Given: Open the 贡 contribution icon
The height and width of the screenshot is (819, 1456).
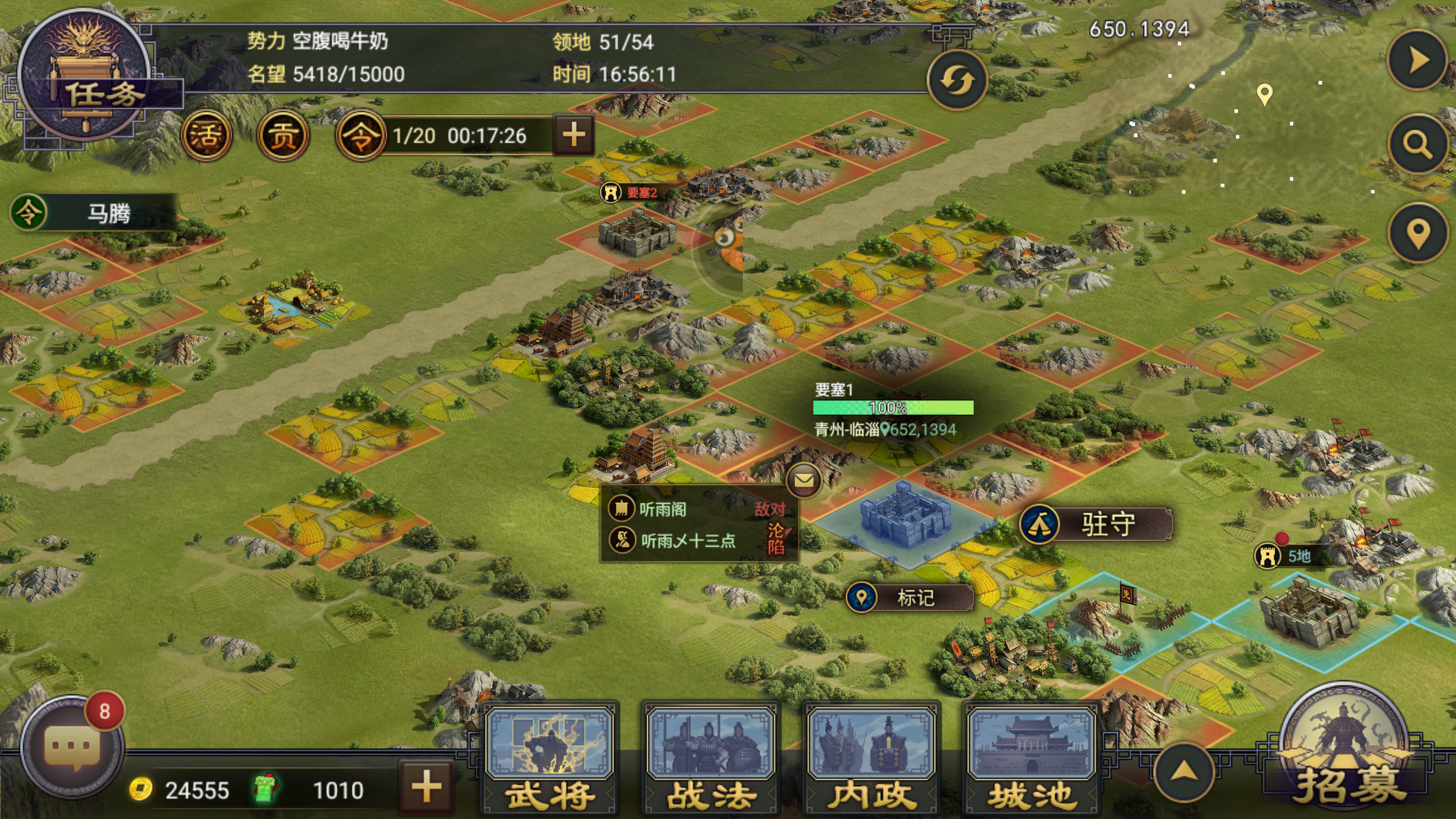Looking at the screenshot, I should coord(283,135).
